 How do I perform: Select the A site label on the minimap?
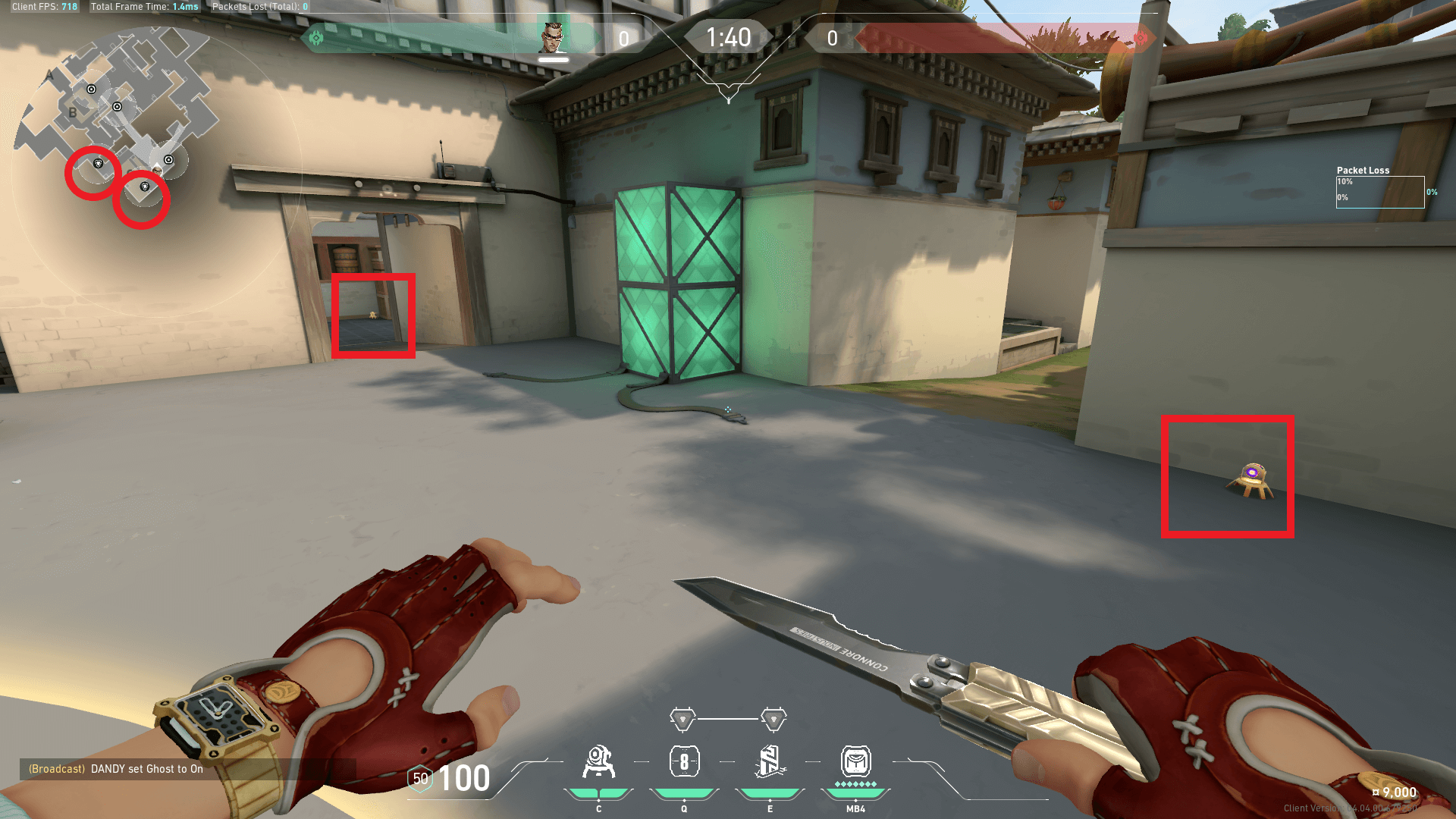click(x=50, y=75)
